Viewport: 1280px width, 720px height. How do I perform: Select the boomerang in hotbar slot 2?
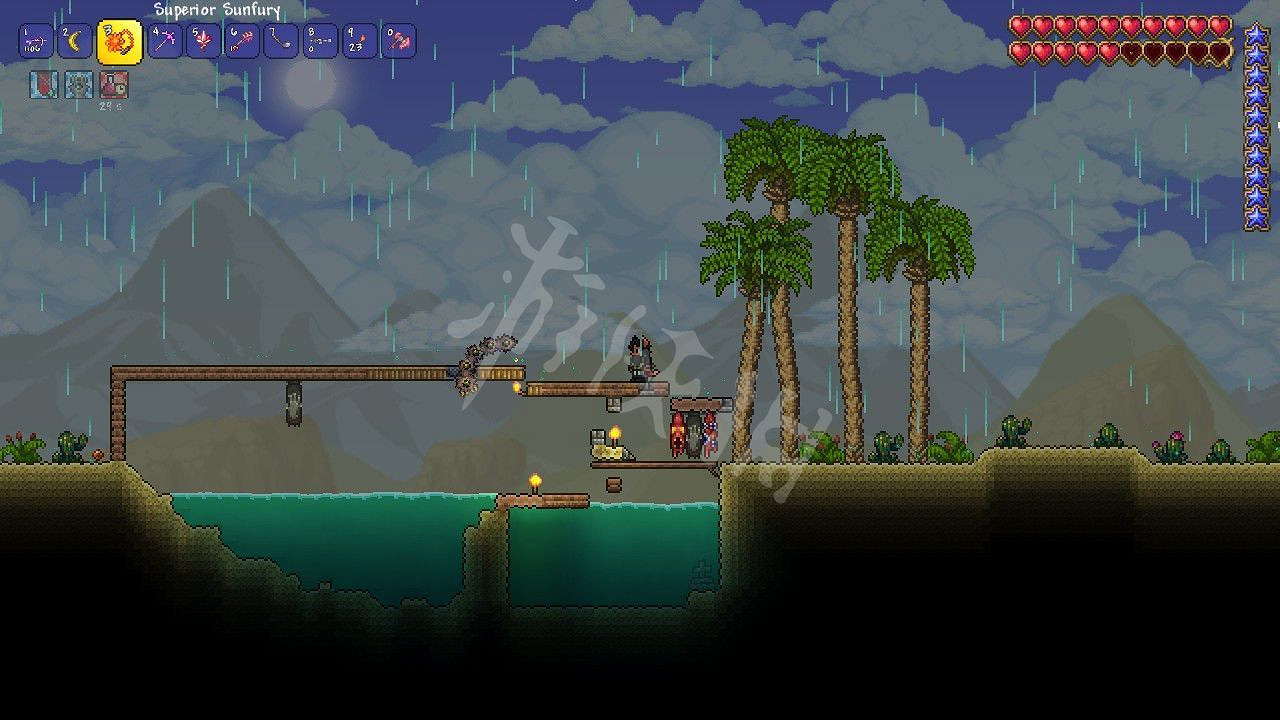[75, 40]
